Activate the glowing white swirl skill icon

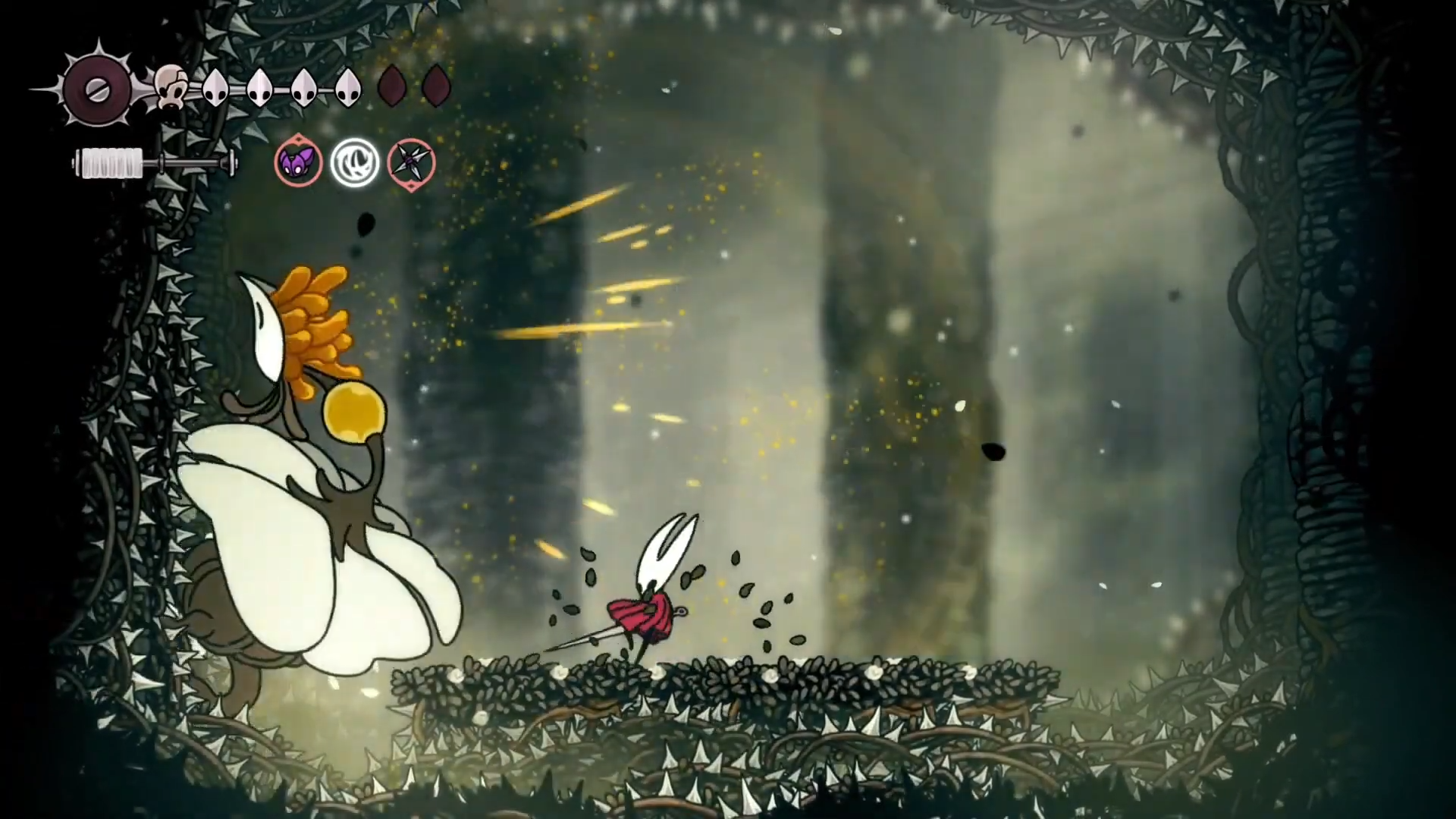354,162
